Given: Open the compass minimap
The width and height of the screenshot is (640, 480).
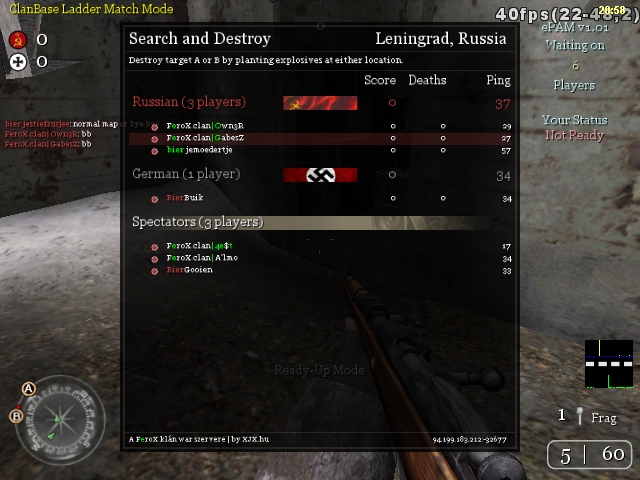Looking at the screenshot, I should tap(59, 419).
